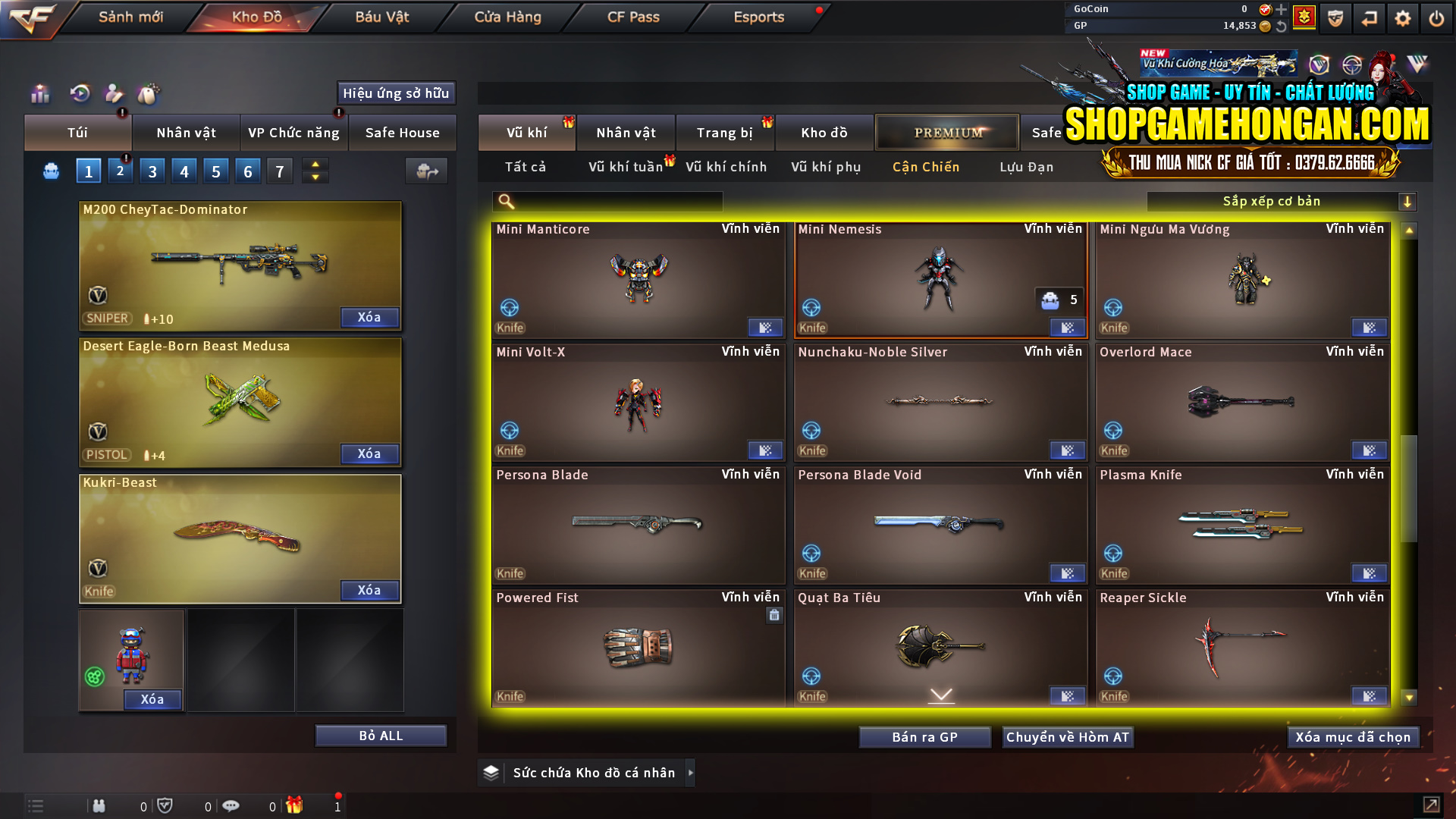Switch to the PREMIUM tab
Viewport: 1456px width, 819px height.
(x=947, y=132)
